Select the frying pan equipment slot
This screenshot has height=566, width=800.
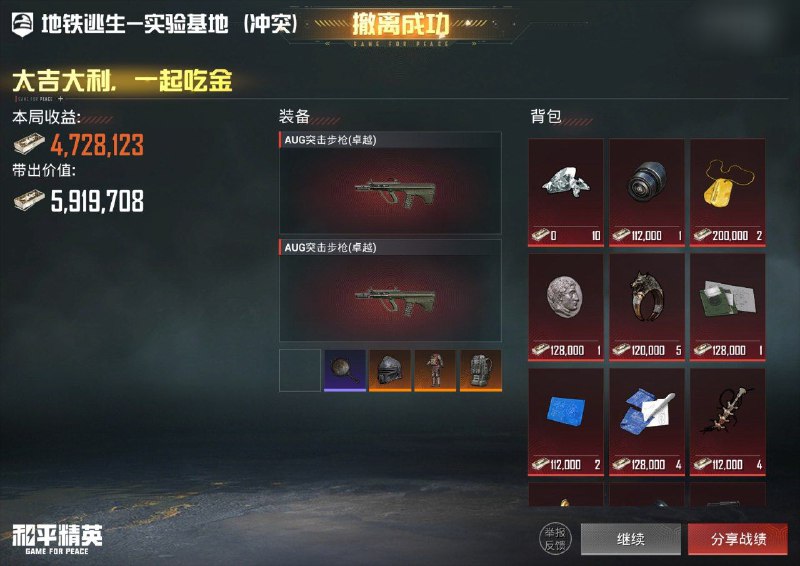(345, 370)
